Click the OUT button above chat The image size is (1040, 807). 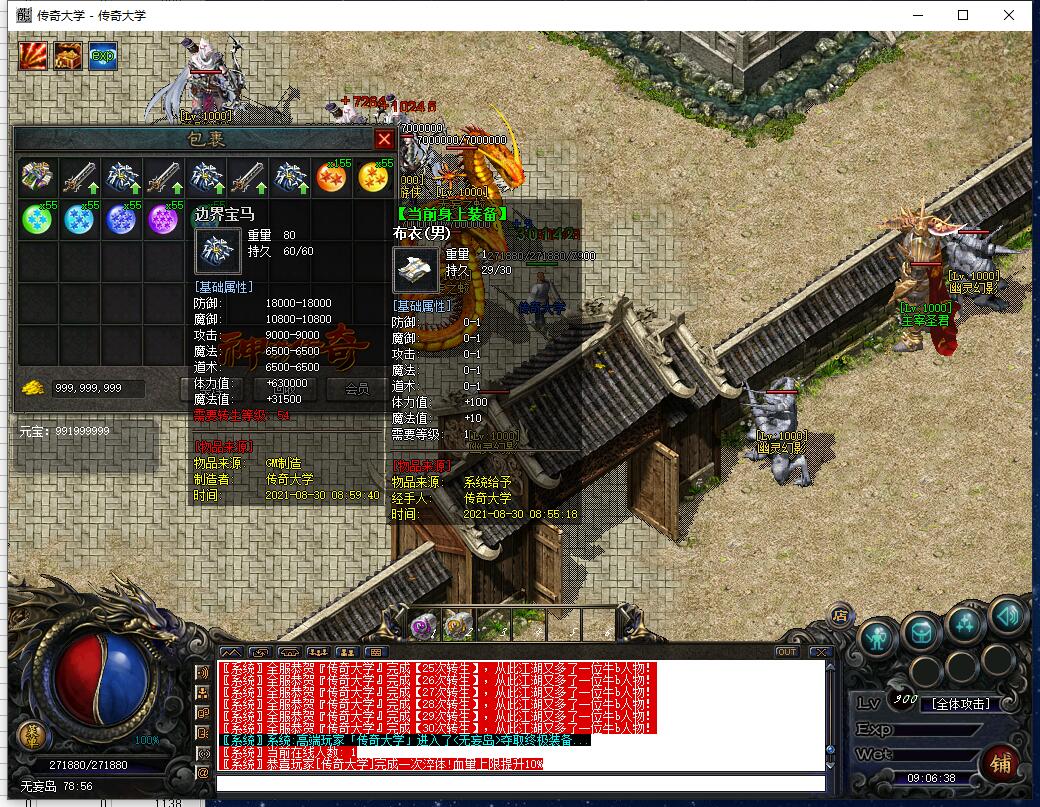(x=787, y=652)
